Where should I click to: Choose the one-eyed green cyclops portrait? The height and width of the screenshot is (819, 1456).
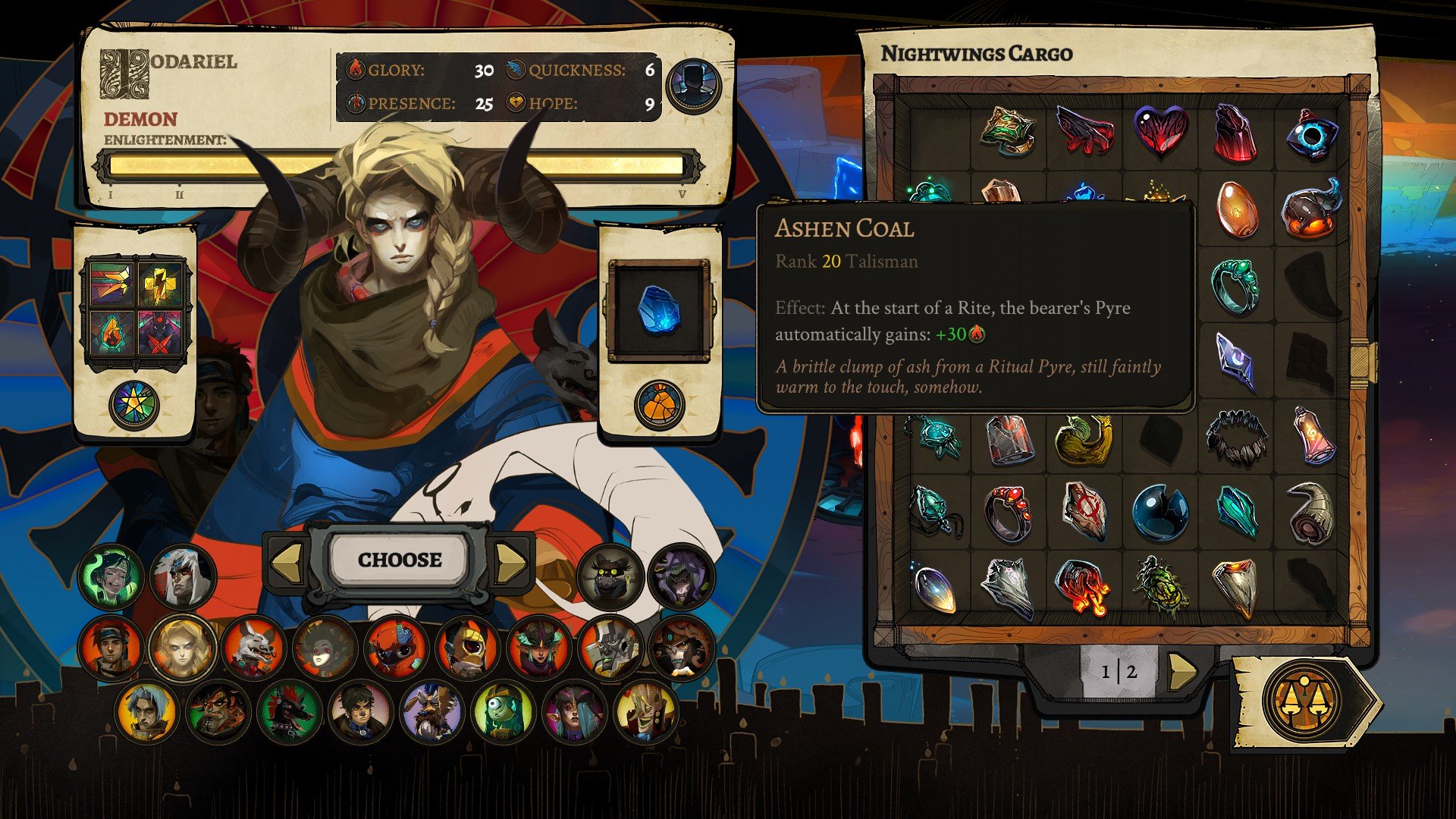coord(502,712)
